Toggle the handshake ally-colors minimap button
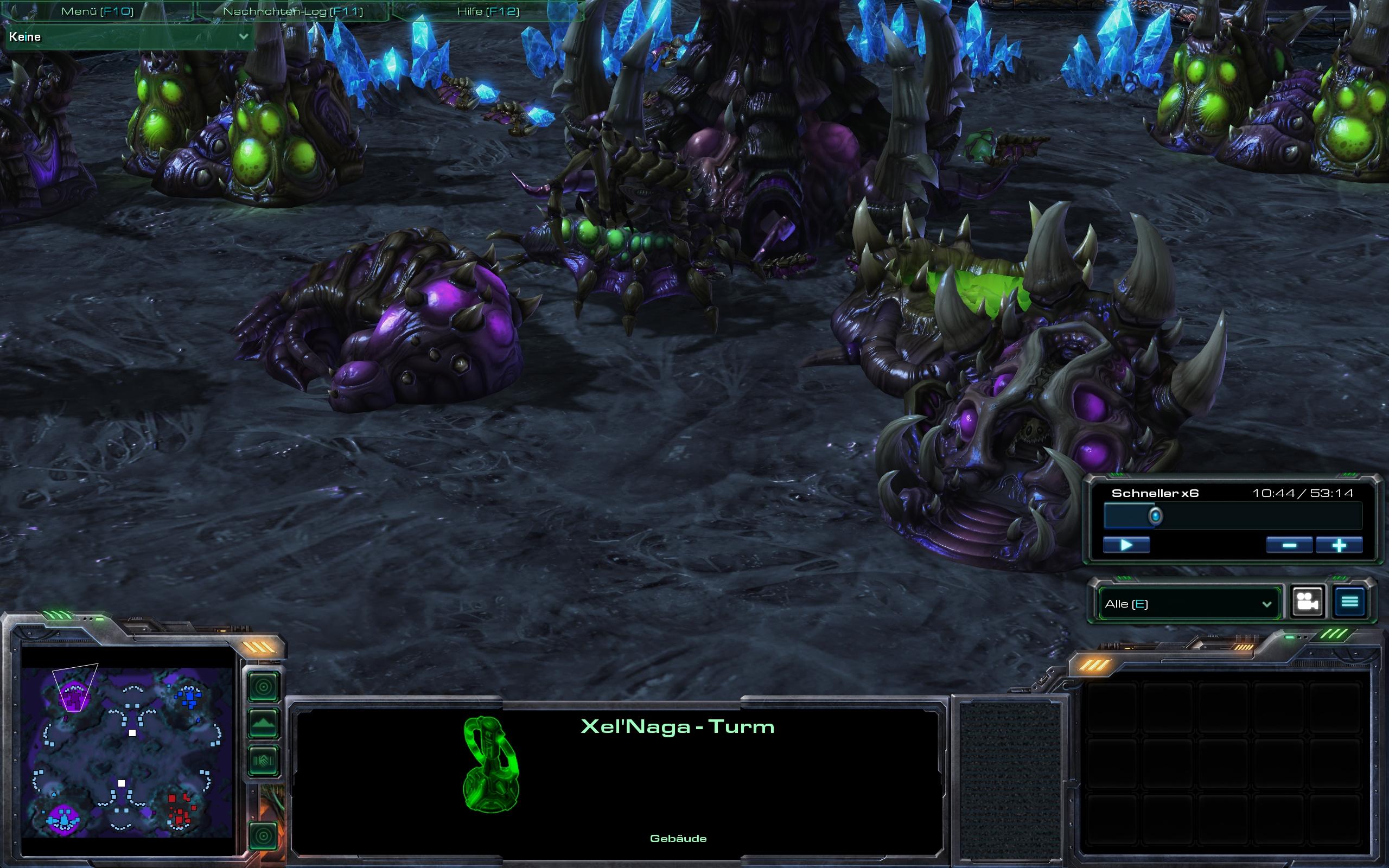This screenshot has height=868, width=1389. click(264, 761)
